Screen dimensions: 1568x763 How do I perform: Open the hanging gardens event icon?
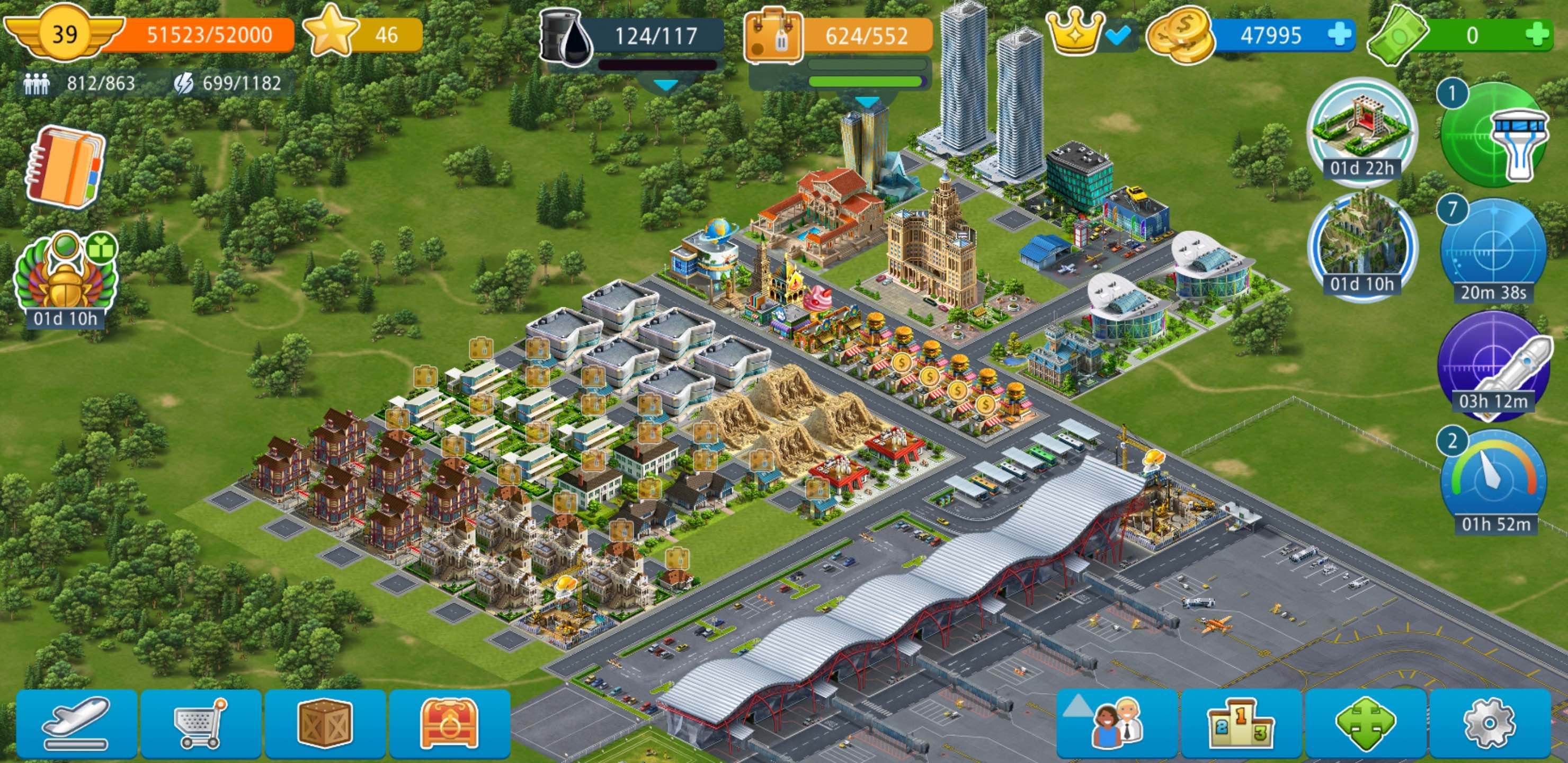[x=1361, y=245]
